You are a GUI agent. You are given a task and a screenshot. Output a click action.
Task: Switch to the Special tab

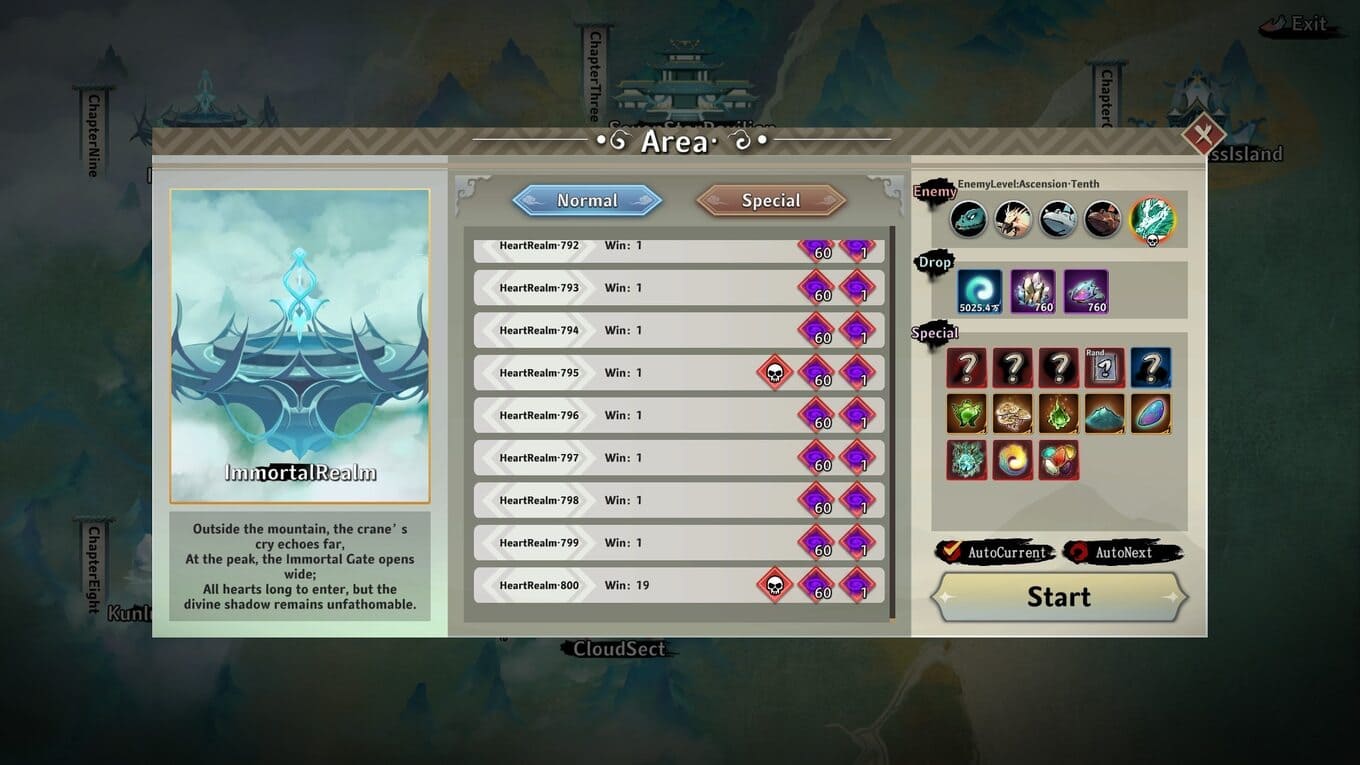coord(771,200)
